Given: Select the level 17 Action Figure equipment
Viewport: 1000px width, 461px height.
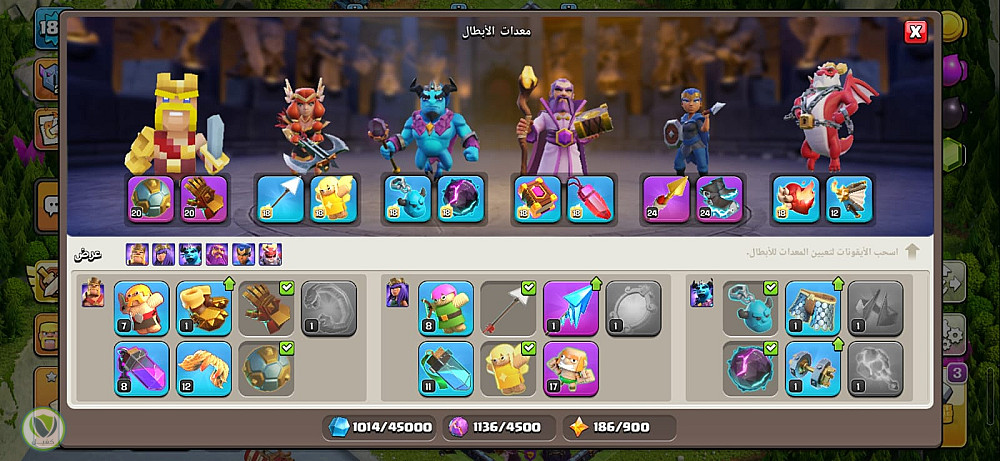Looking at the screenshot, I should click(571, 368).
